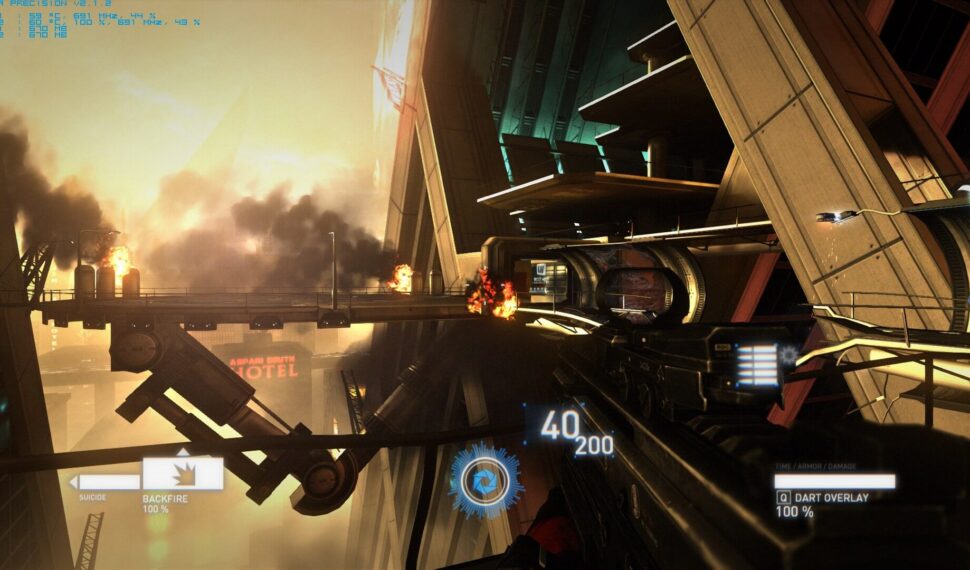This screenshot has width=970, height=570.
Task: Select the Dart Overlay ability label
Action: point(830,497)
